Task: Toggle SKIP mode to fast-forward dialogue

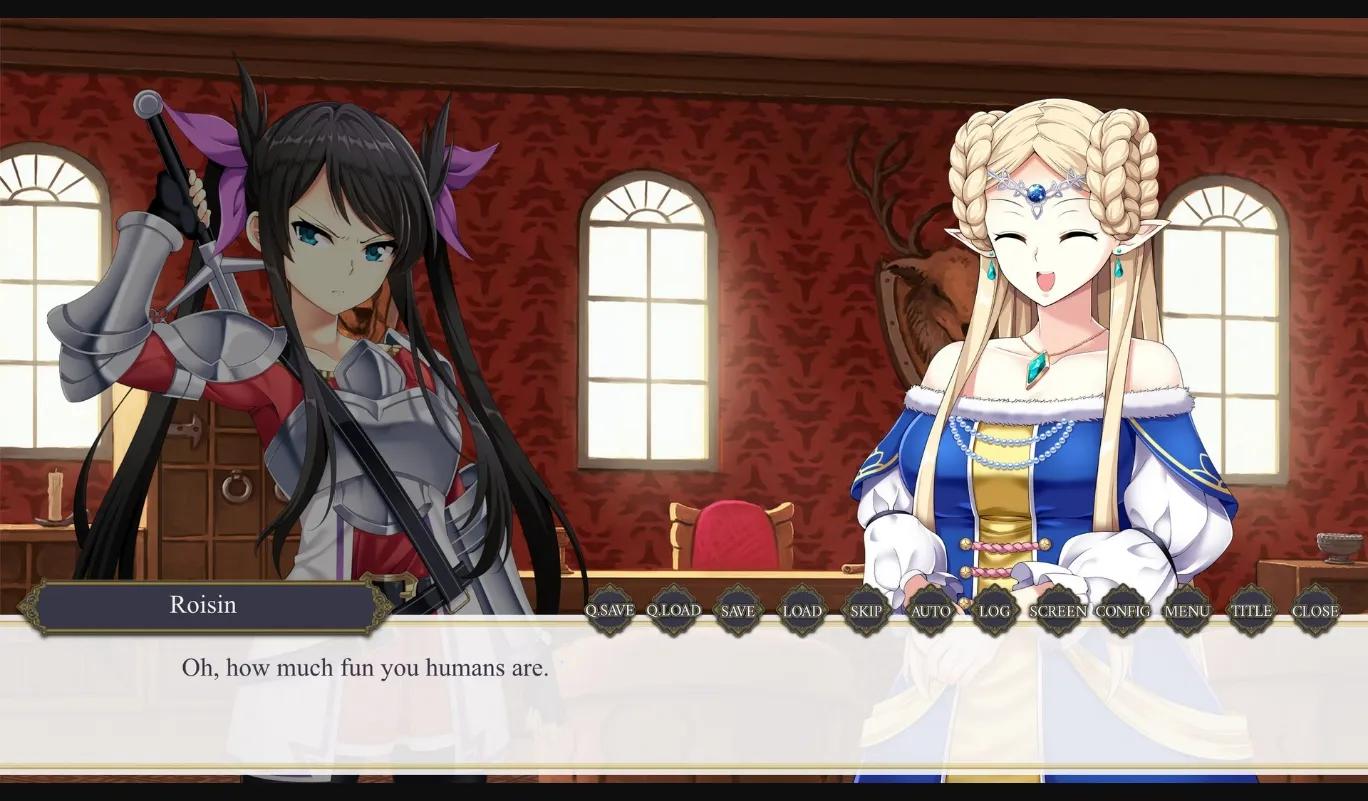Action: pos(866,610)
